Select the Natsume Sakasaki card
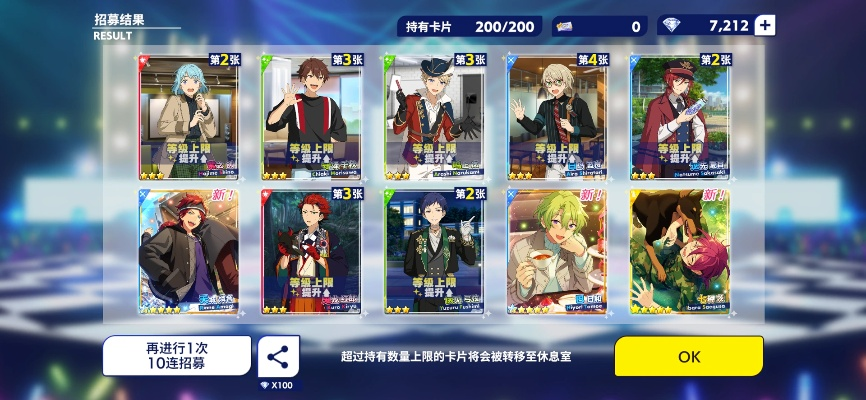 (680, 116)
